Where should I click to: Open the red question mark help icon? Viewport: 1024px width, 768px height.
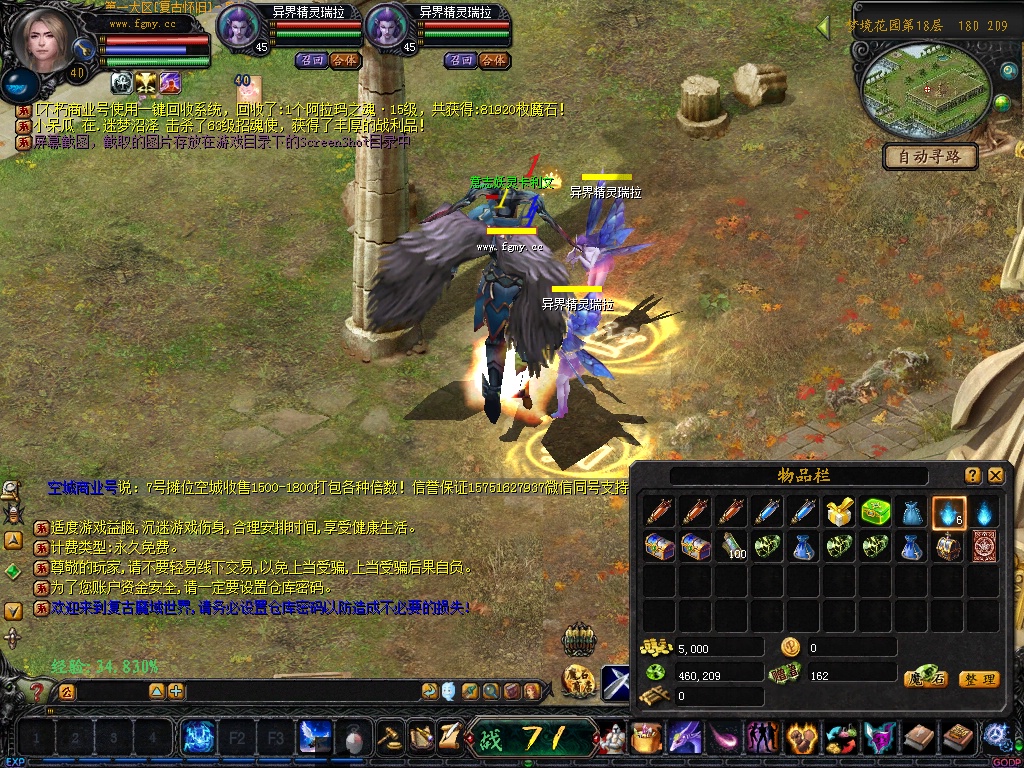pyautogui.click(x=37, y=691)
